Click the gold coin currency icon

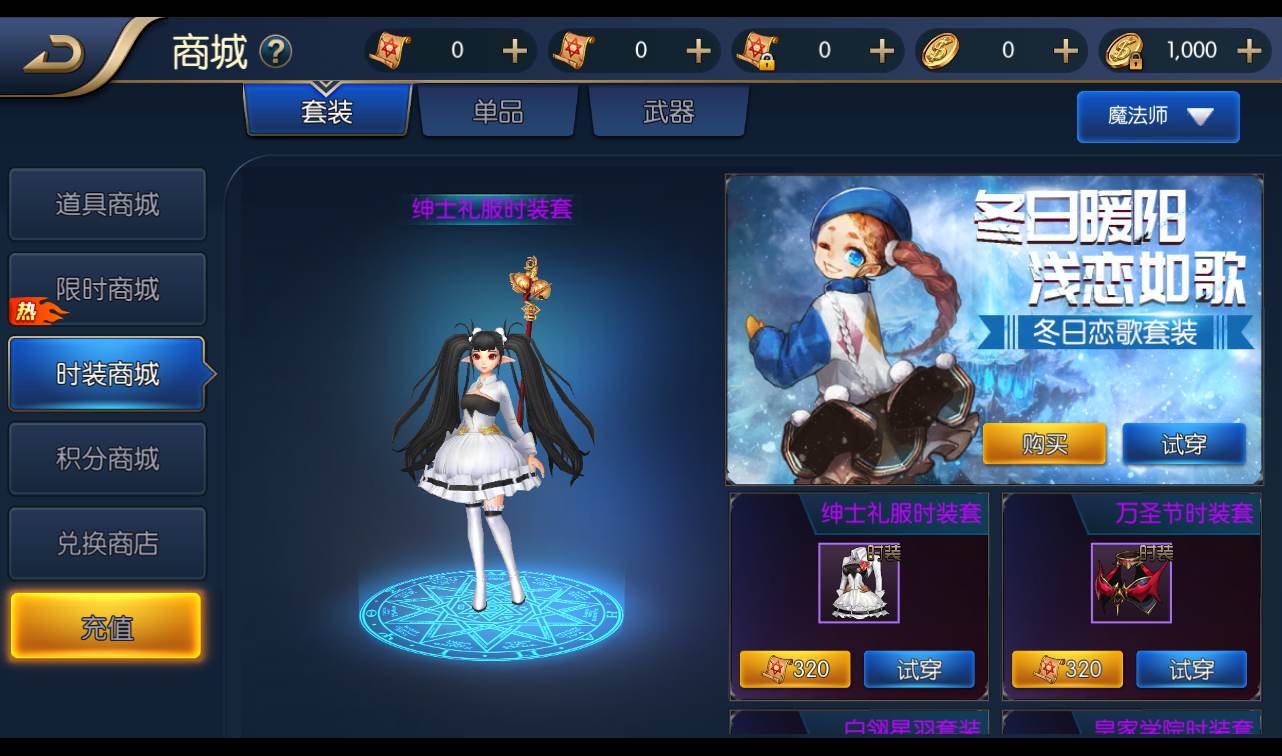click(x=941, y=50)
